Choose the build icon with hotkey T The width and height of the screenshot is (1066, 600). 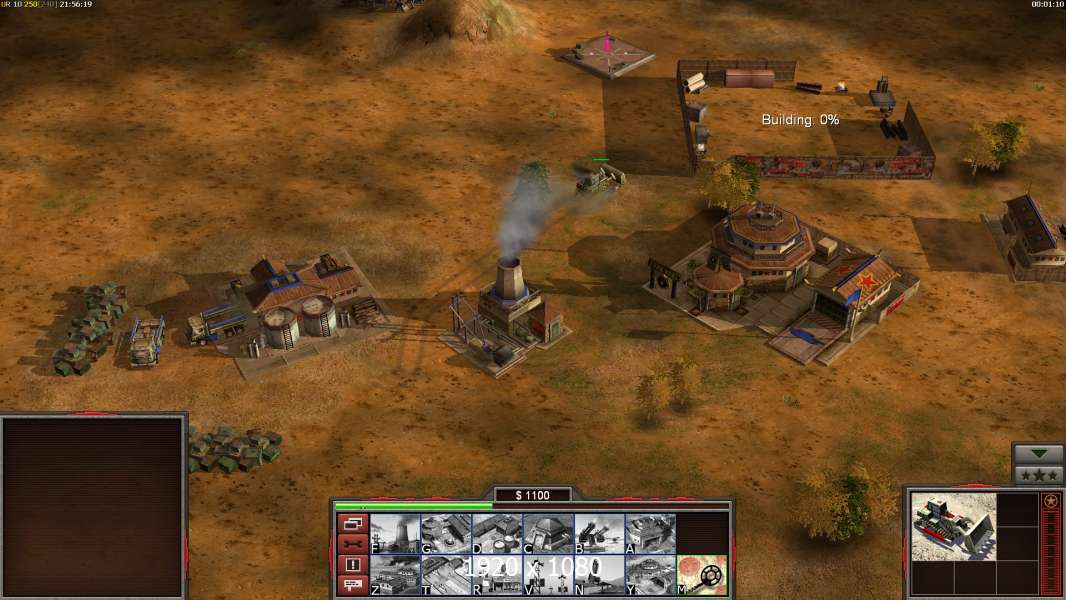[x=446, y=575]
